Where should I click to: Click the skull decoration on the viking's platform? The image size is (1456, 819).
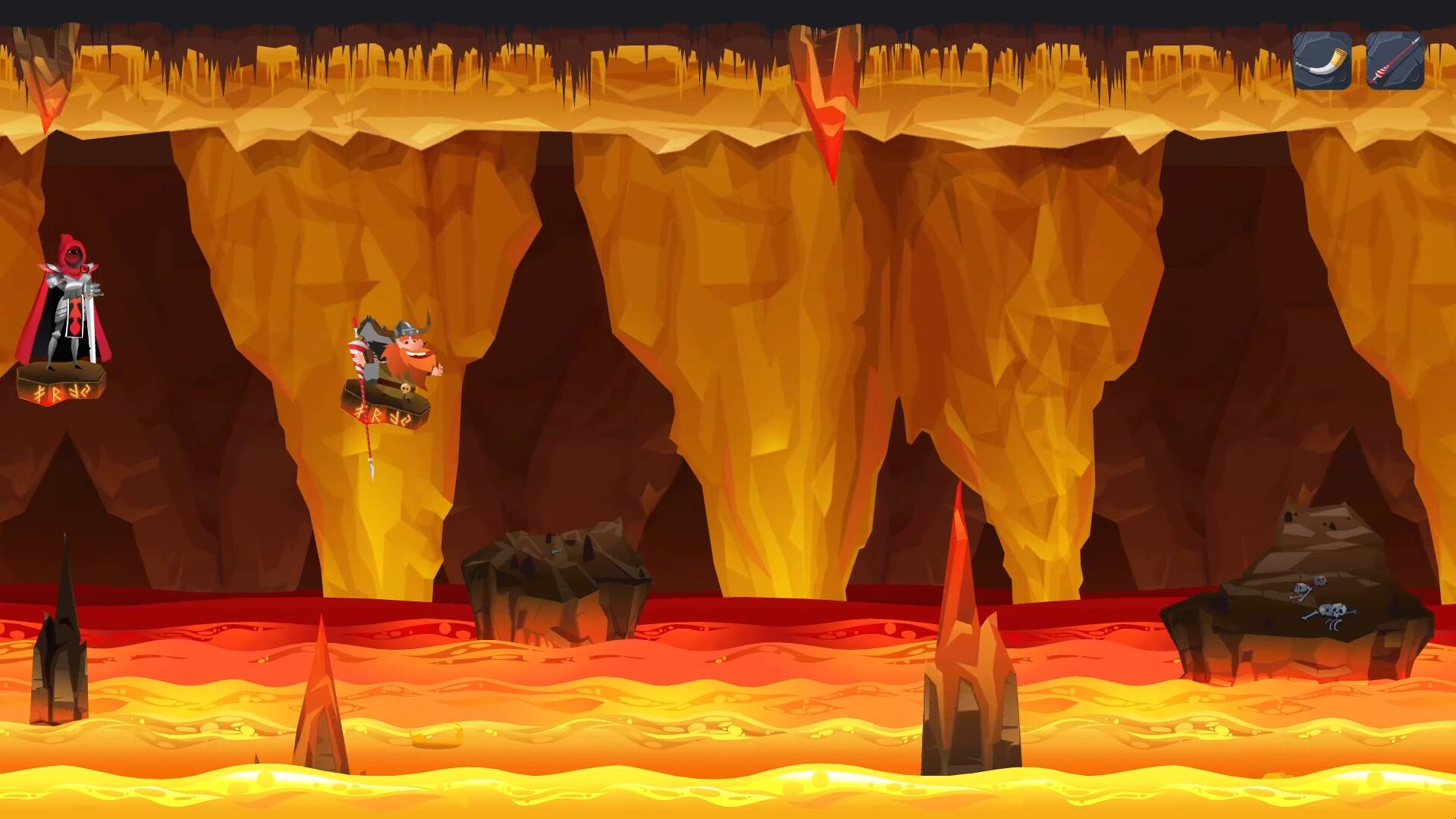pyautogui.click(x=405, y=388)
